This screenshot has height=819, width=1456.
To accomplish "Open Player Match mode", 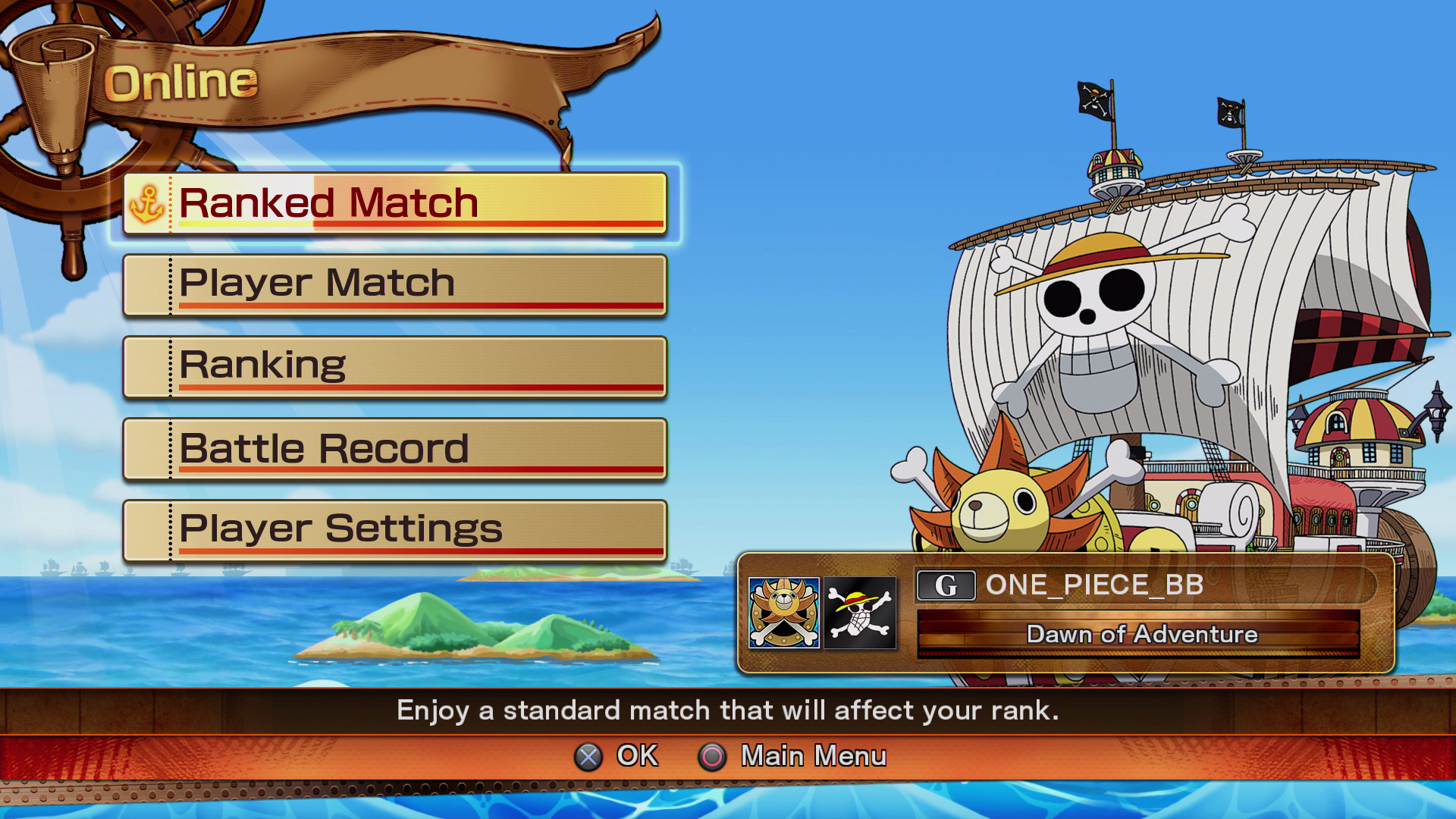I will tap(394, 285).
